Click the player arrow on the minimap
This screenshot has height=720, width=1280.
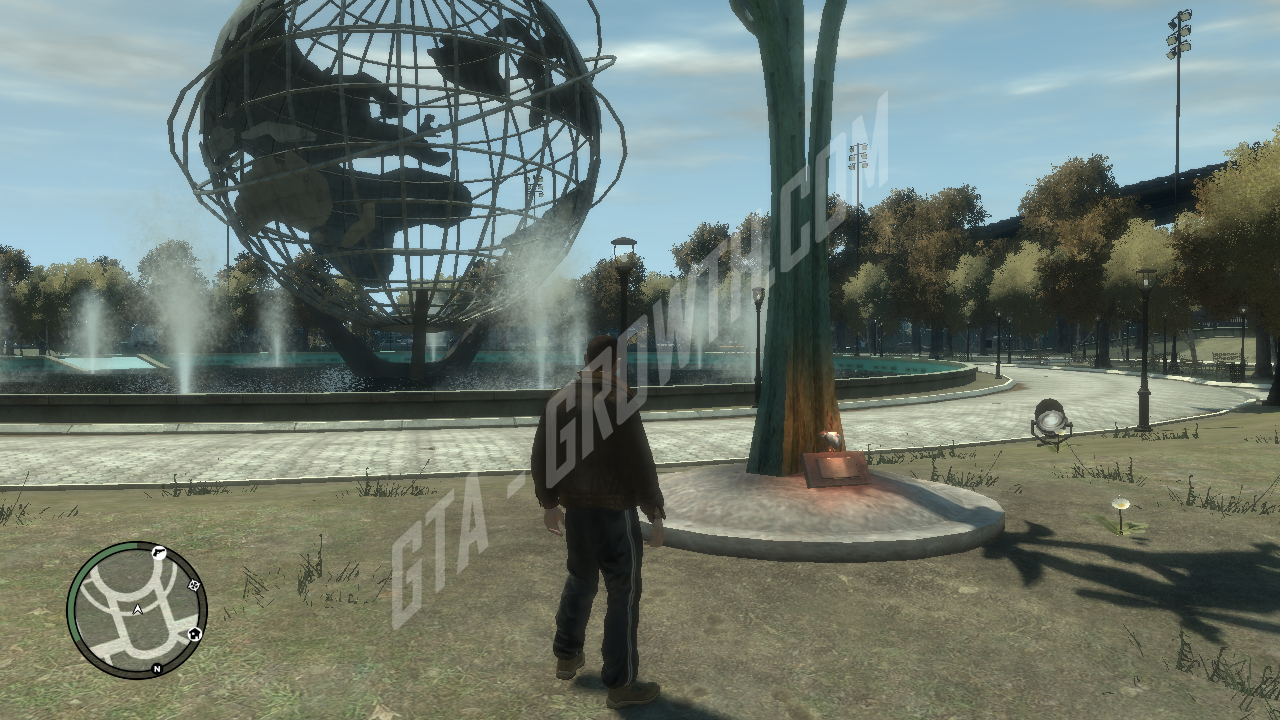coord(137,609)
